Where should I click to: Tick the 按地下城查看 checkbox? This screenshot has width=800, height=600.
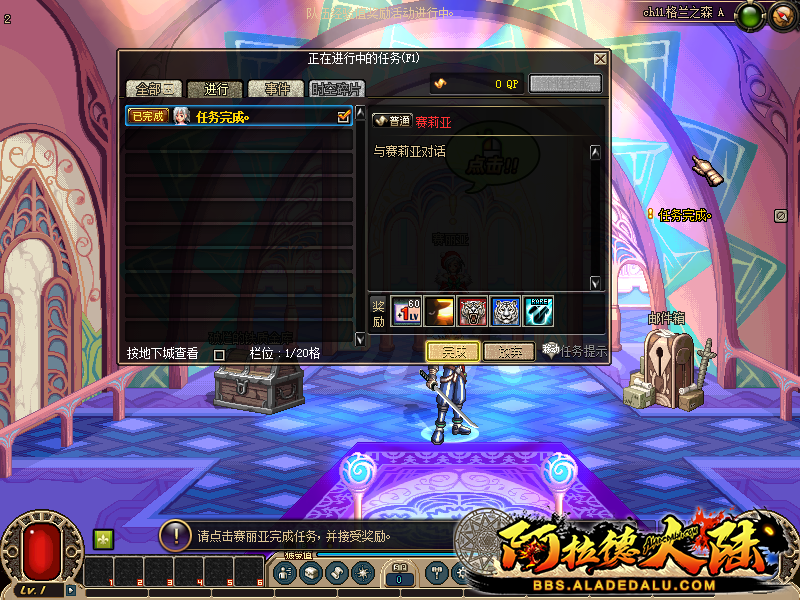pos(219,354)
